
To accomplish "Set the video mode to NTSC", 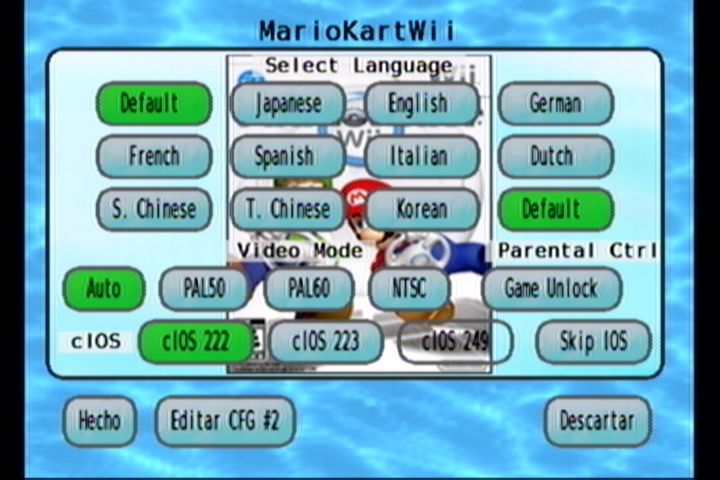I will 409,289.
